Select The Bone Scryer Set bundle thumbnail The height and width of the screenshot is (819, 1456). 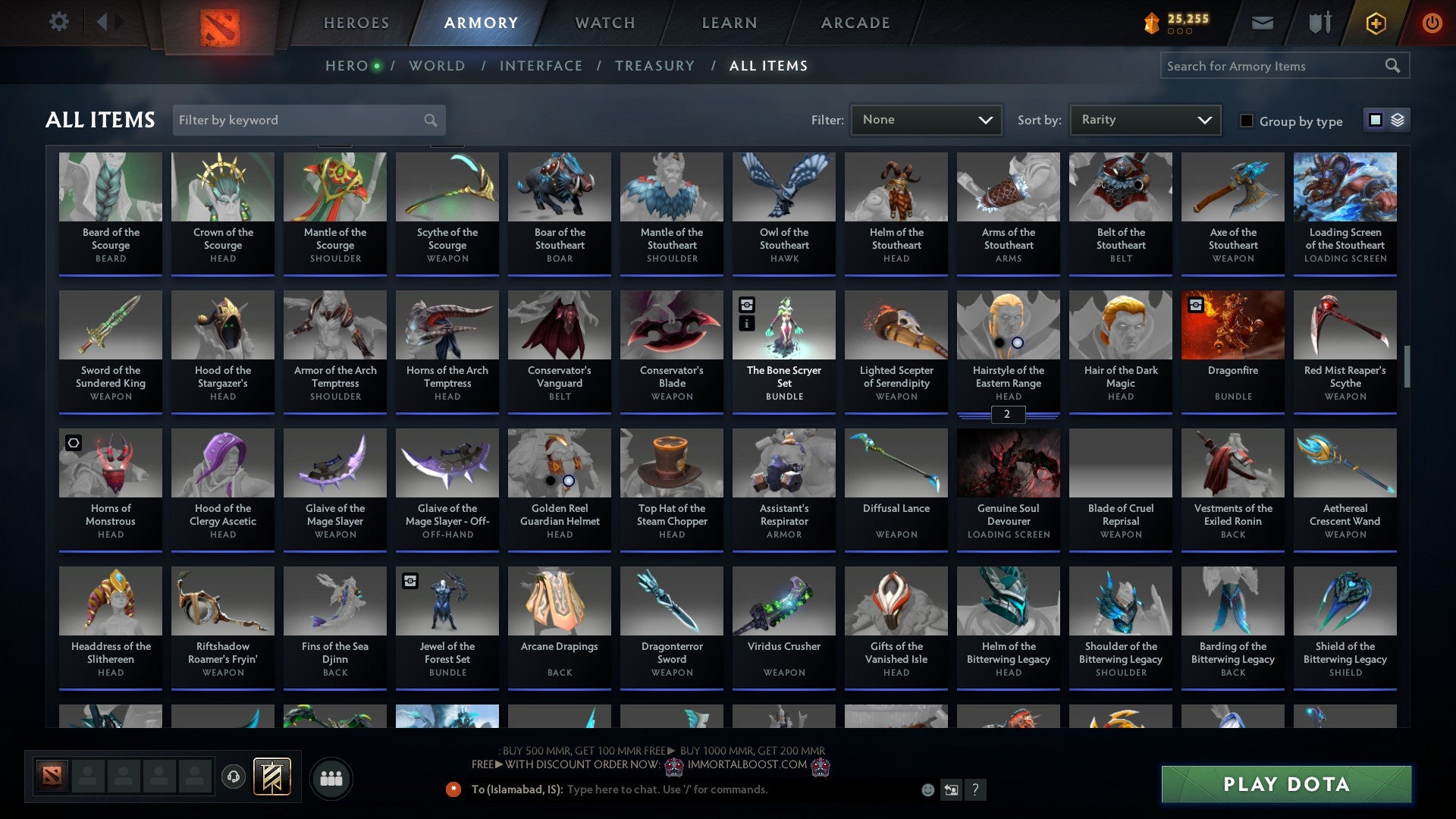click(783, 325)
